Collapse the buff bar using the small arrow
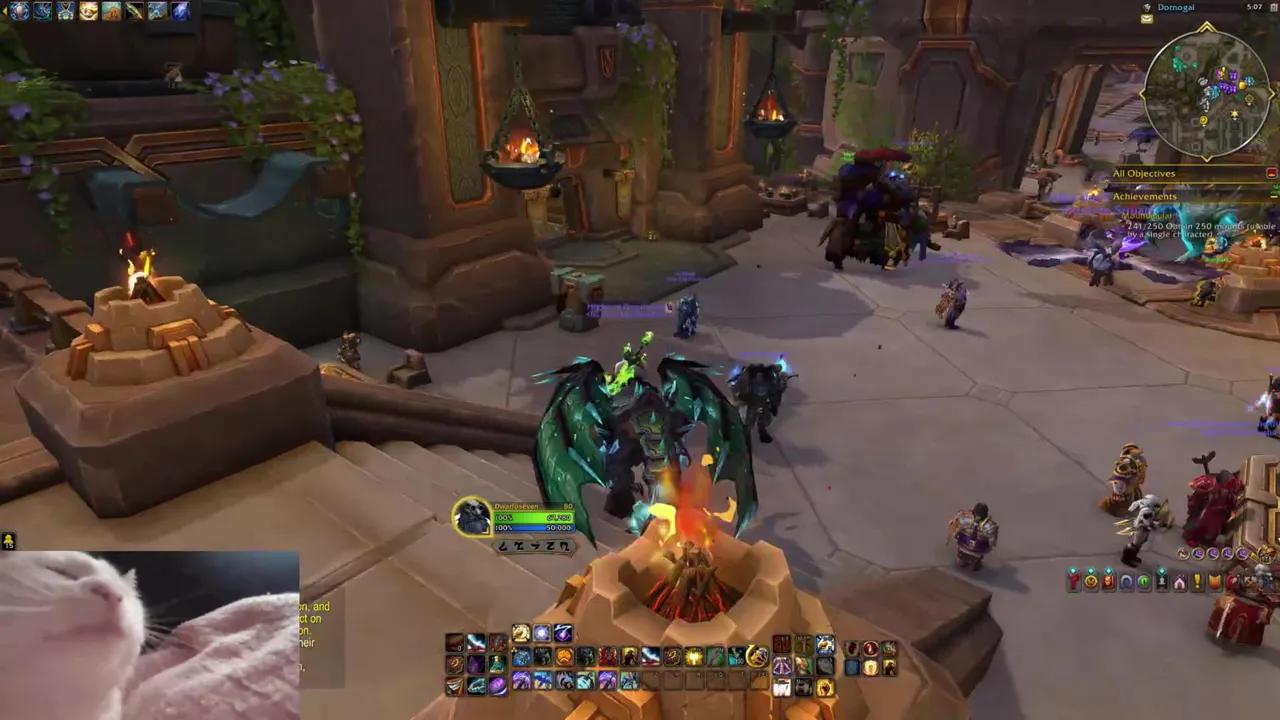Image resolution: width=1280 pixels, height=720 pixels. click(3, 9)
